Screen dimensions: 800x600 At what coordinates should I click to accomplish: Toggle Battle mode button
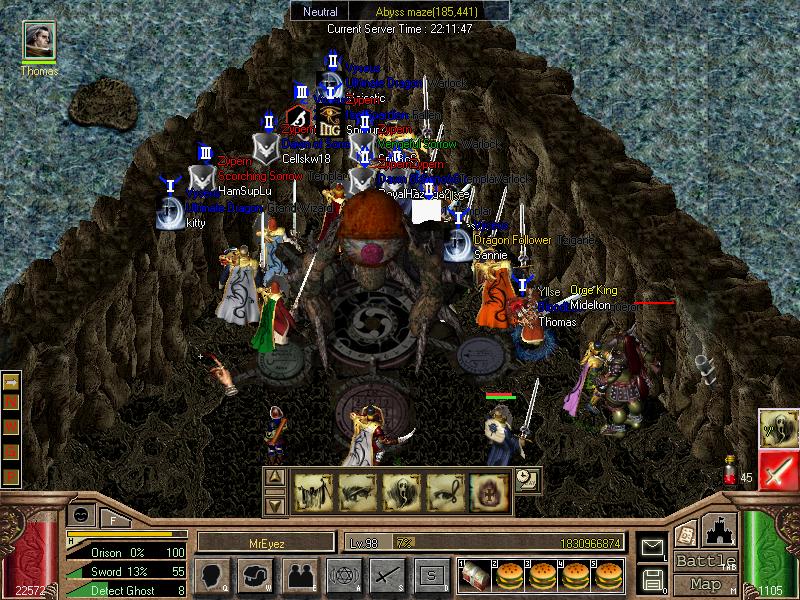tap(705, 560)
